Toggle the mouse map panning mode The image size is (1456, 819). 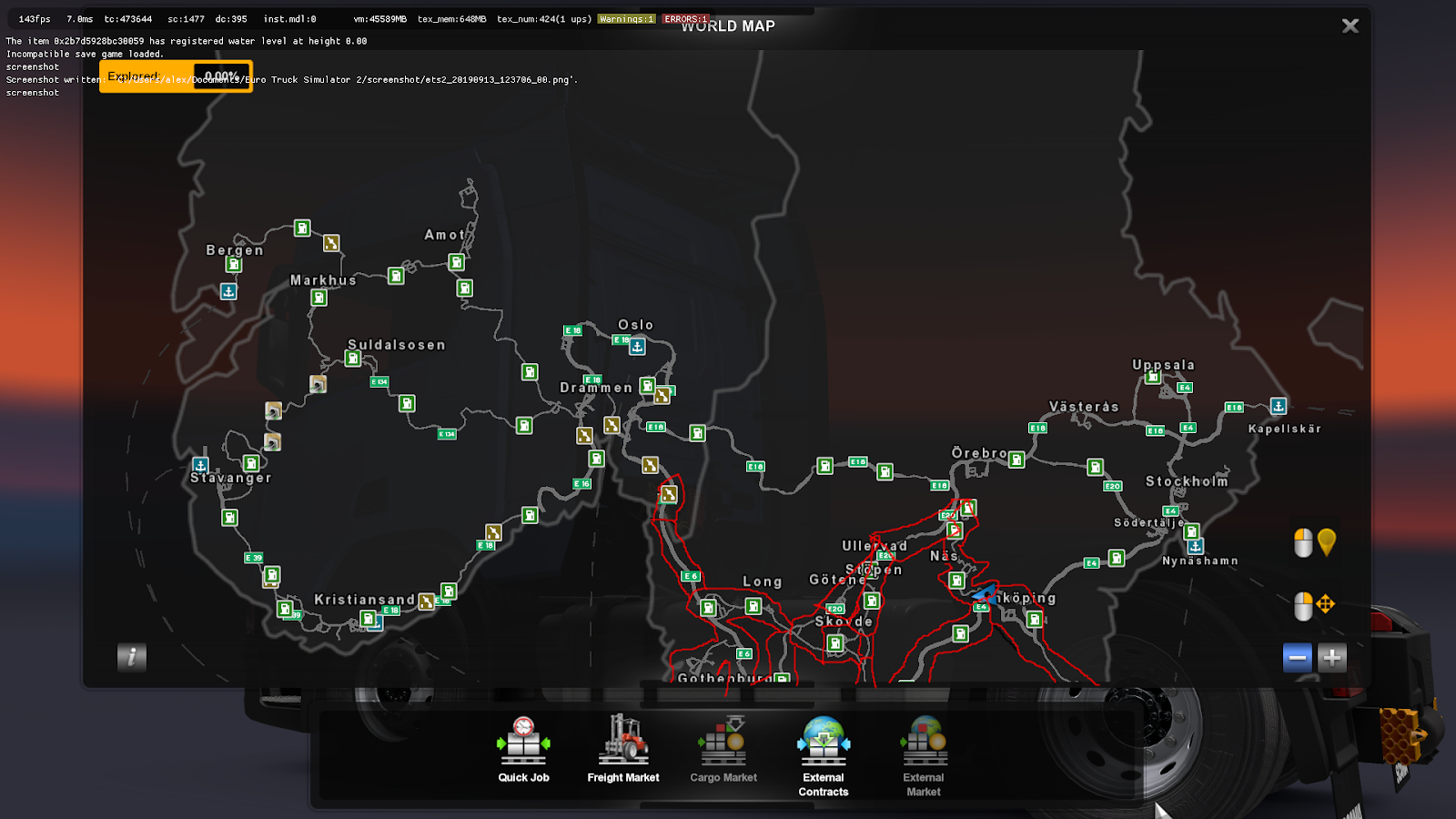(1313, 602)
